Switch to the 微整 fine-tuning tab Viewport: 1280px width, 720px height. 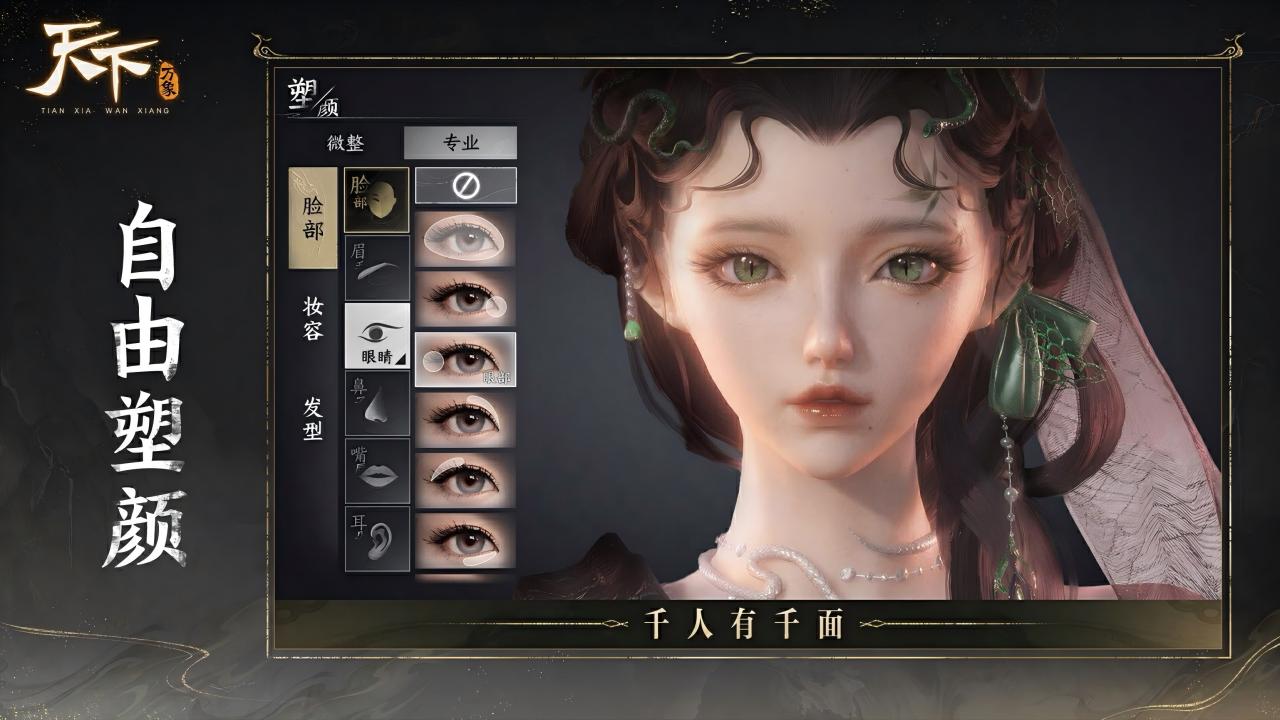click(x=344, y=143)
